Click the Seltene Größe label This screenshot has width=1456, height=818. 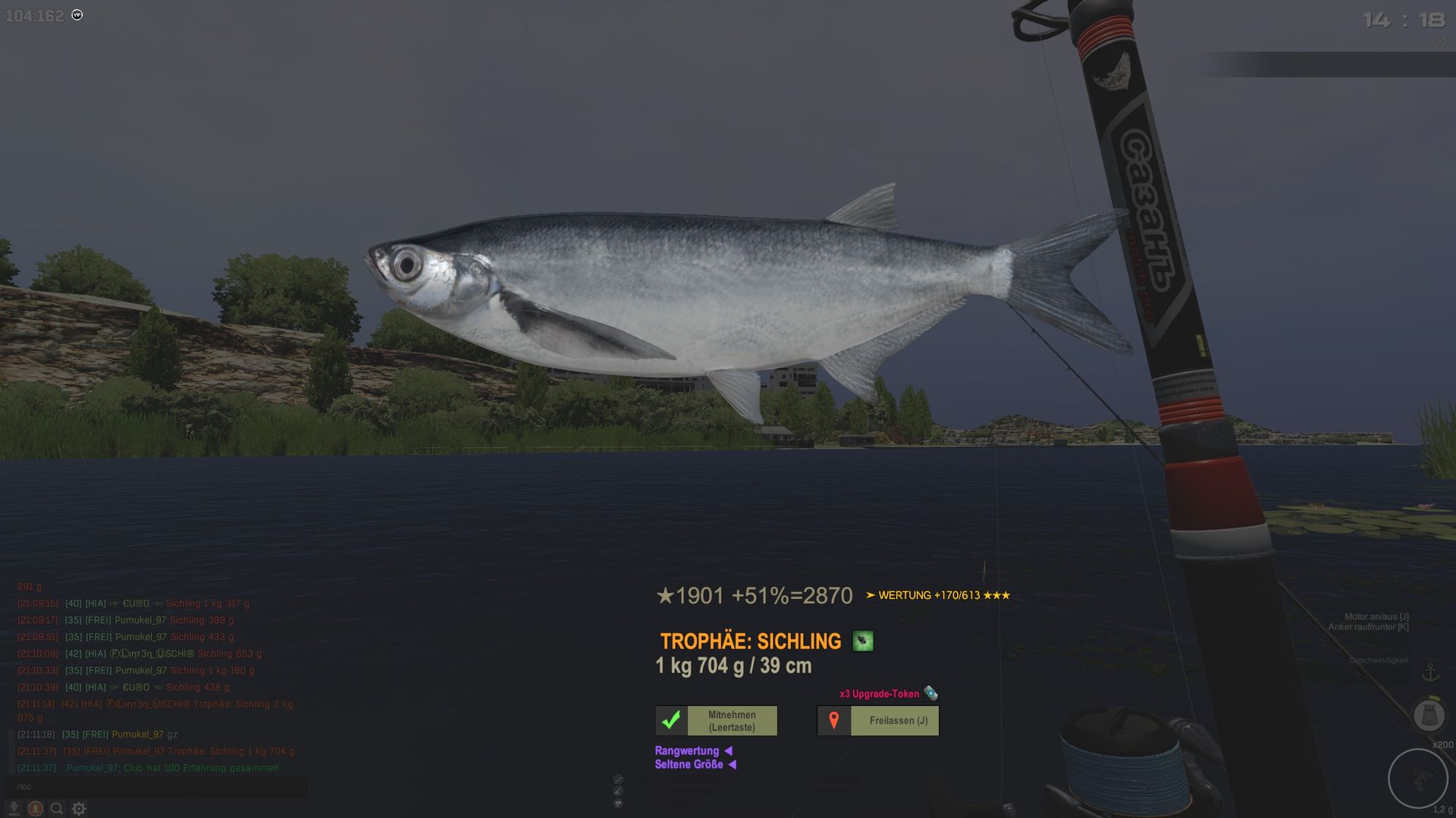(689, 764)
